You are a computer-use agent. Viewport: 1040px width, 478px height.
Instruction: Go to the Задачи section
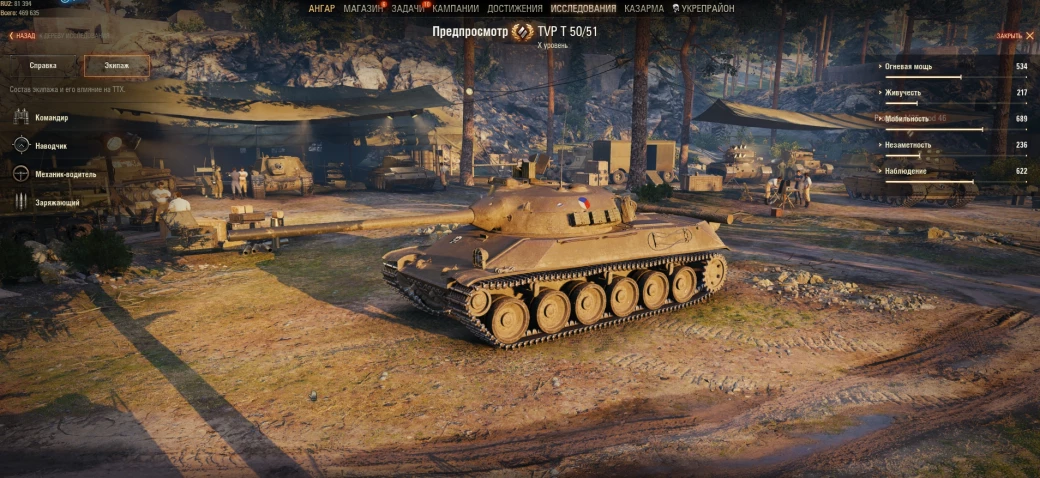coord(408,8)
